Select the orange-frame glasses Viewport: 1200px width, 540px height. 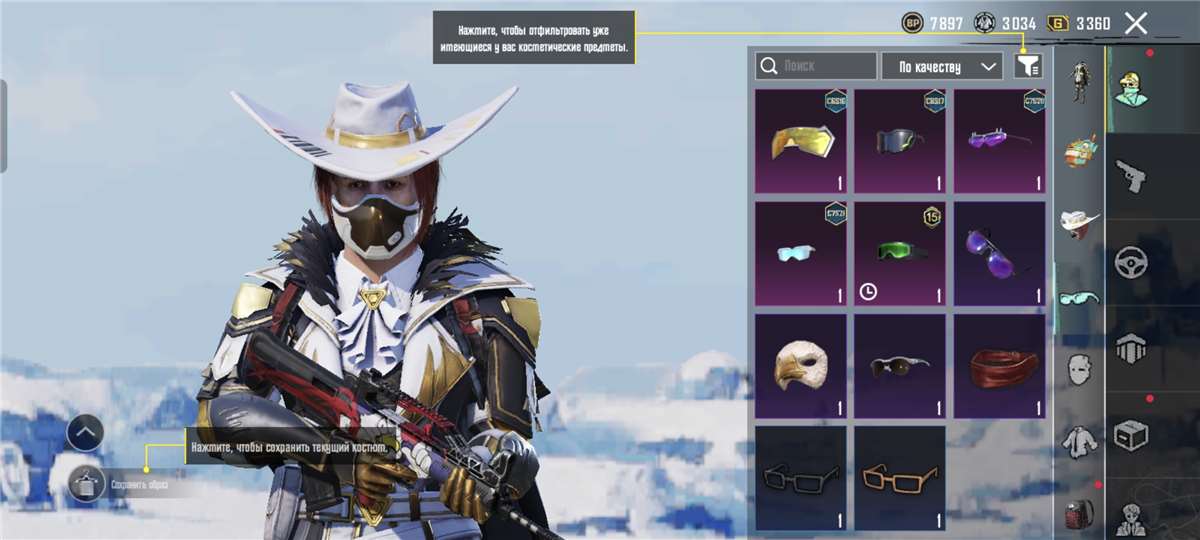coord(900,478)
